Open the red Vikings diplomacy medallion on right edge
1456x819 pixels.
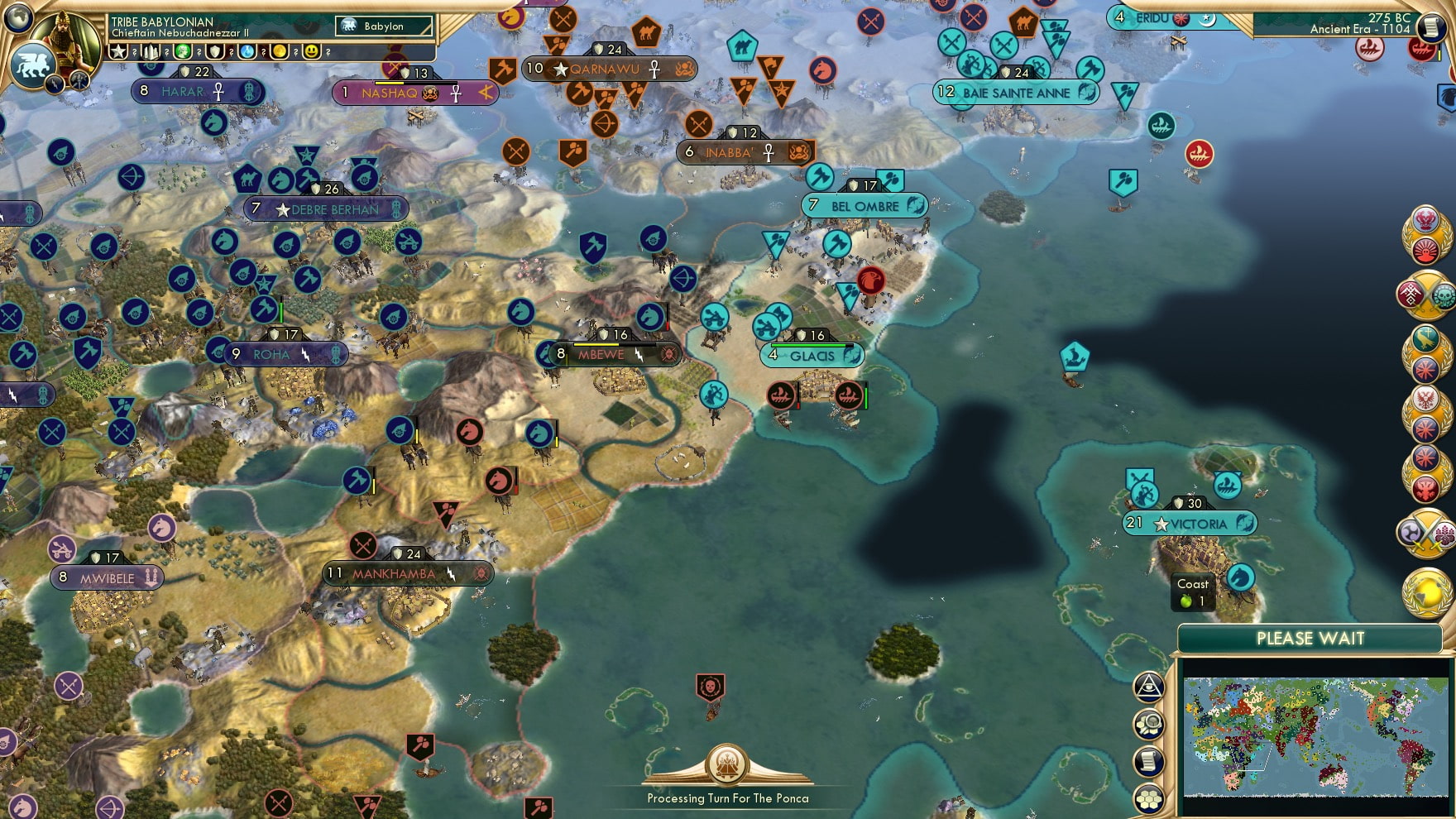(1427, 491)
